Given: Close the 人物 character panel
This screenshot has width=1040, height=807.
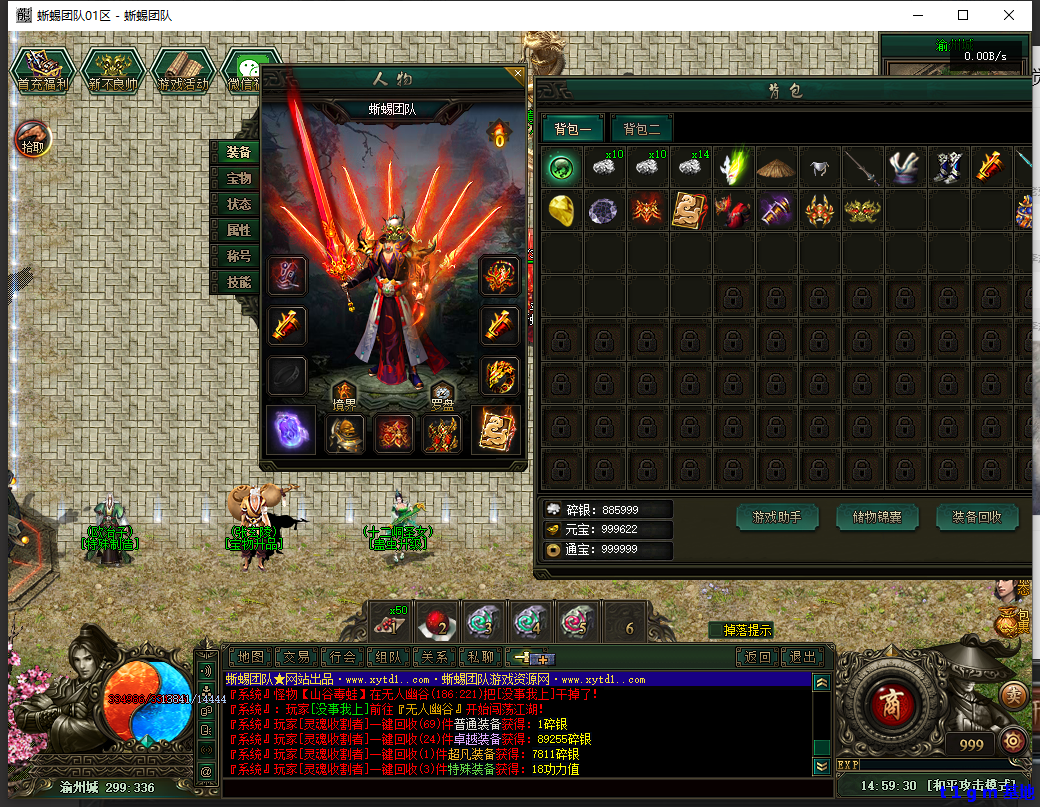Looking at the screenshot, I should pos(517,74).
